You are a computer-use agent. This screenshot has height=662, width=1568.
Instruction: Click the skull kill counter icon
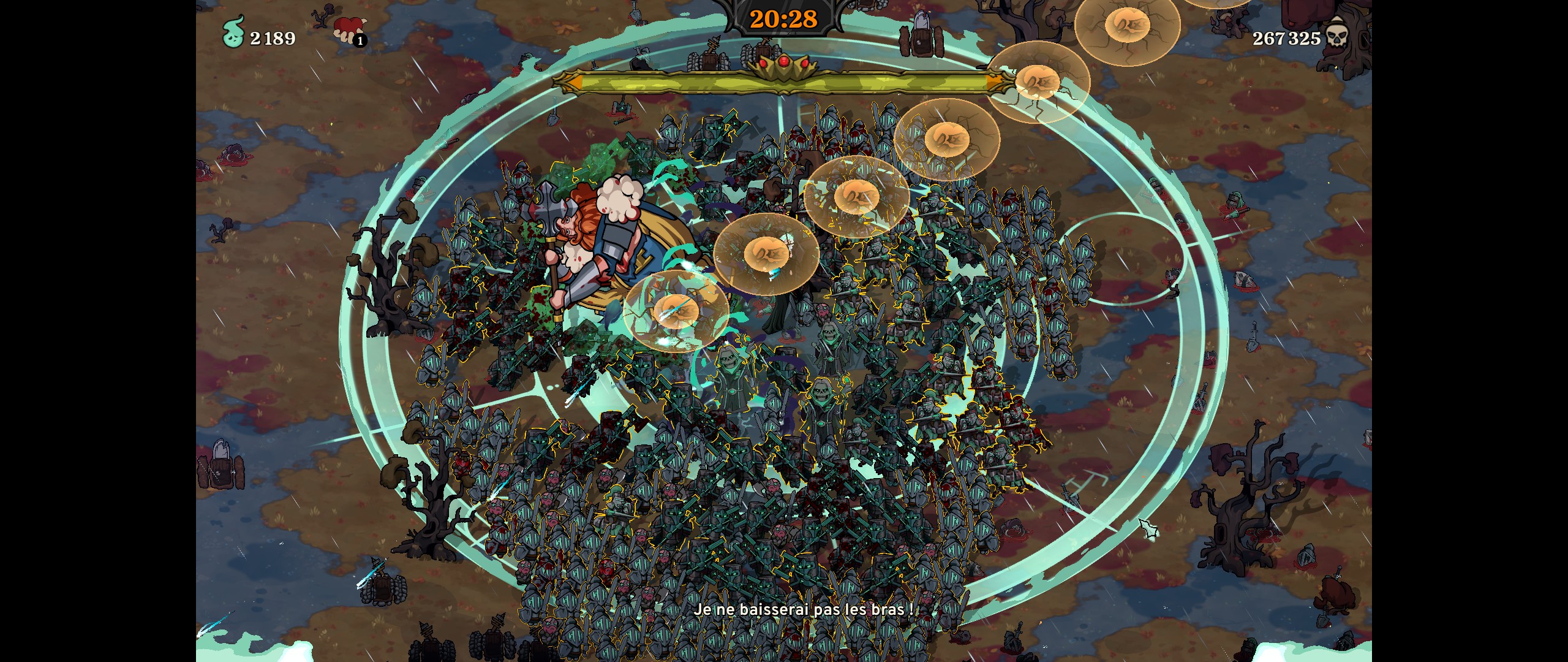click(x=1336, y=34)
